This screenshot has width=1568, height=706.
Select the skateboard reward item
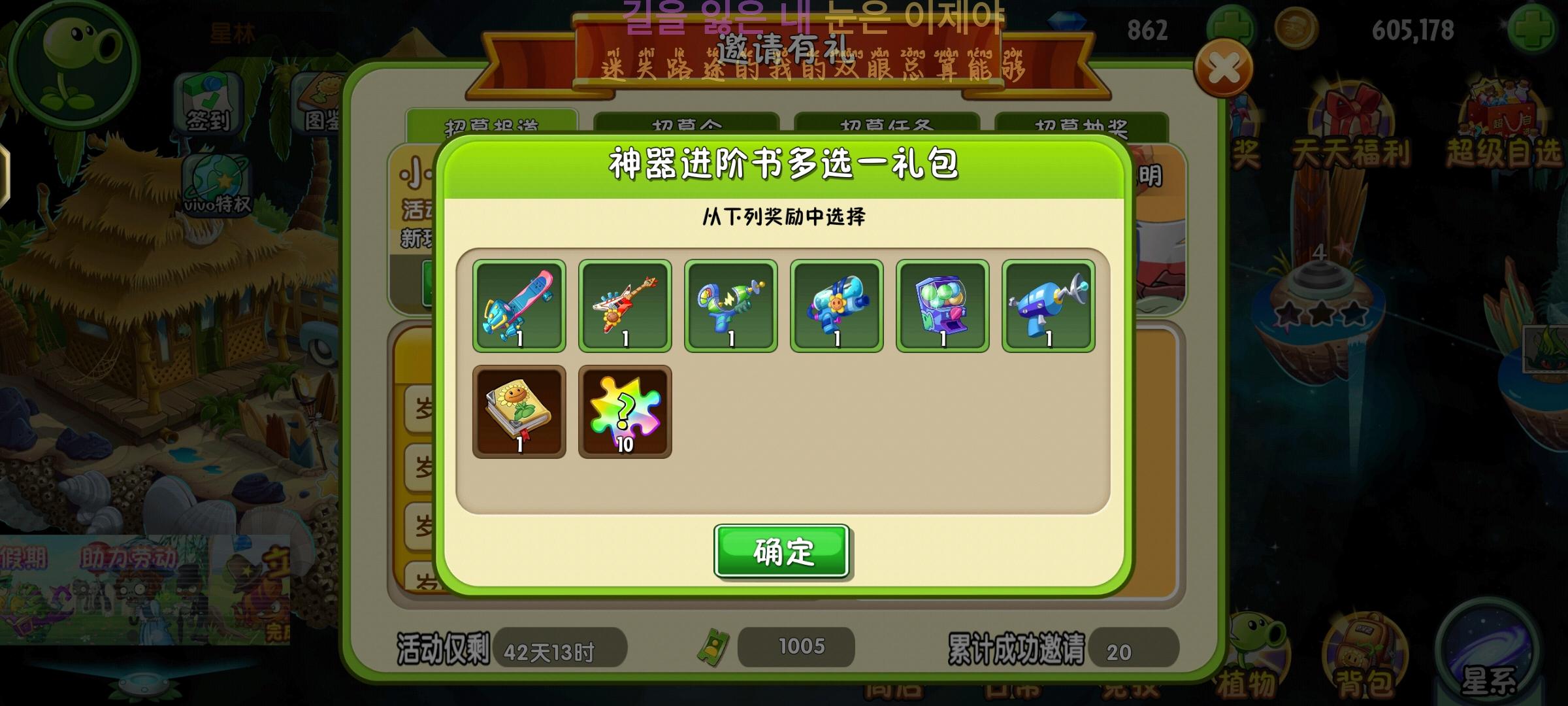click(x=518, y=305)
